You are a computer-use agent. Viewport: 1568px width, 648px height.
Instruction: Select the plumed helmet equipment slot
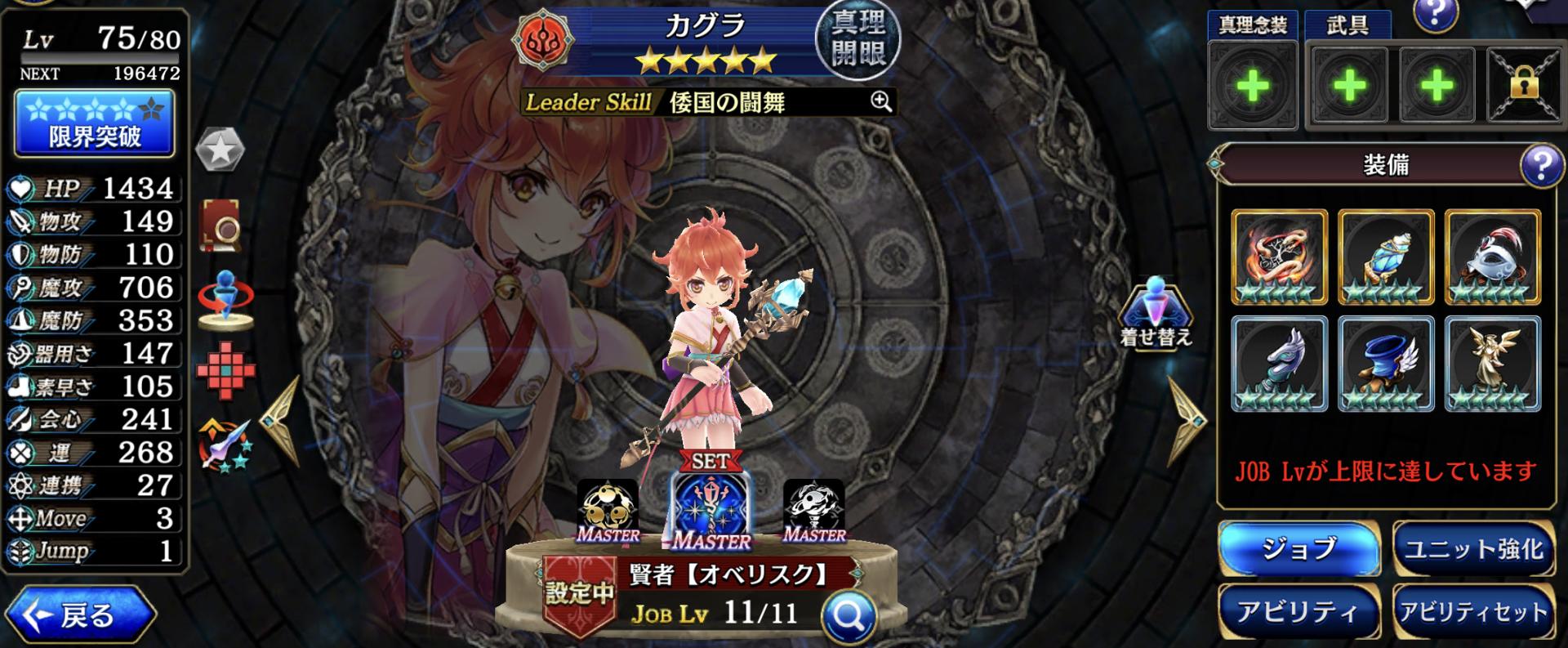pos(1492,257)
